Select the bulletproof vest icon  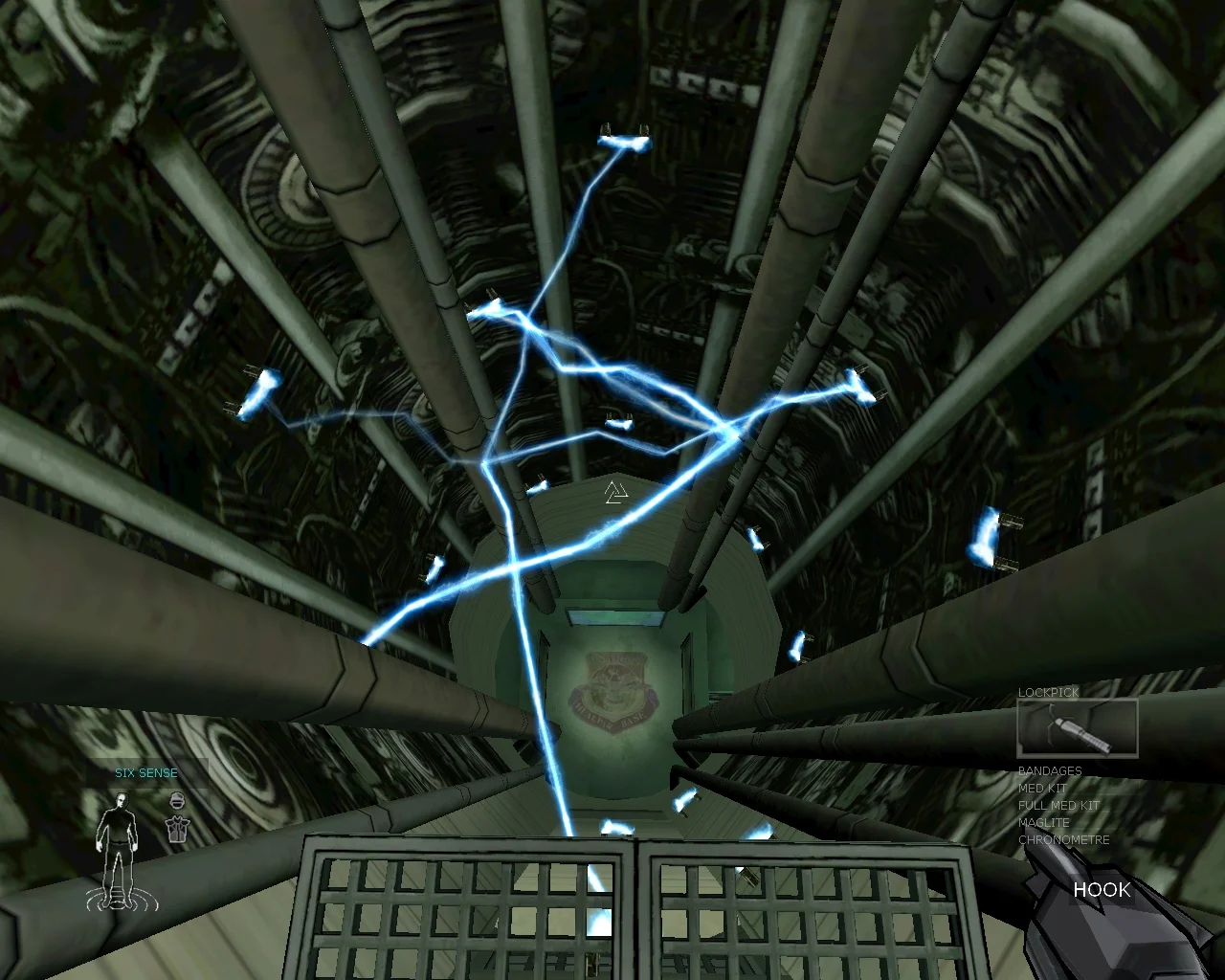176,830
